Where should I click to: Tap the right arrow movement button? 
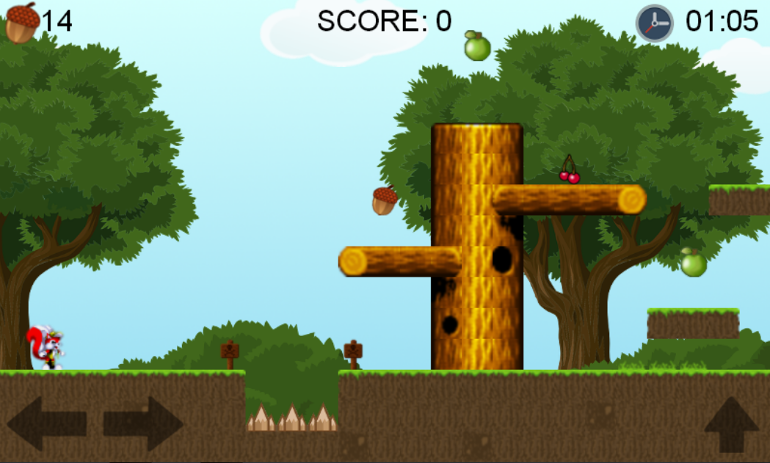click(142, 423)
